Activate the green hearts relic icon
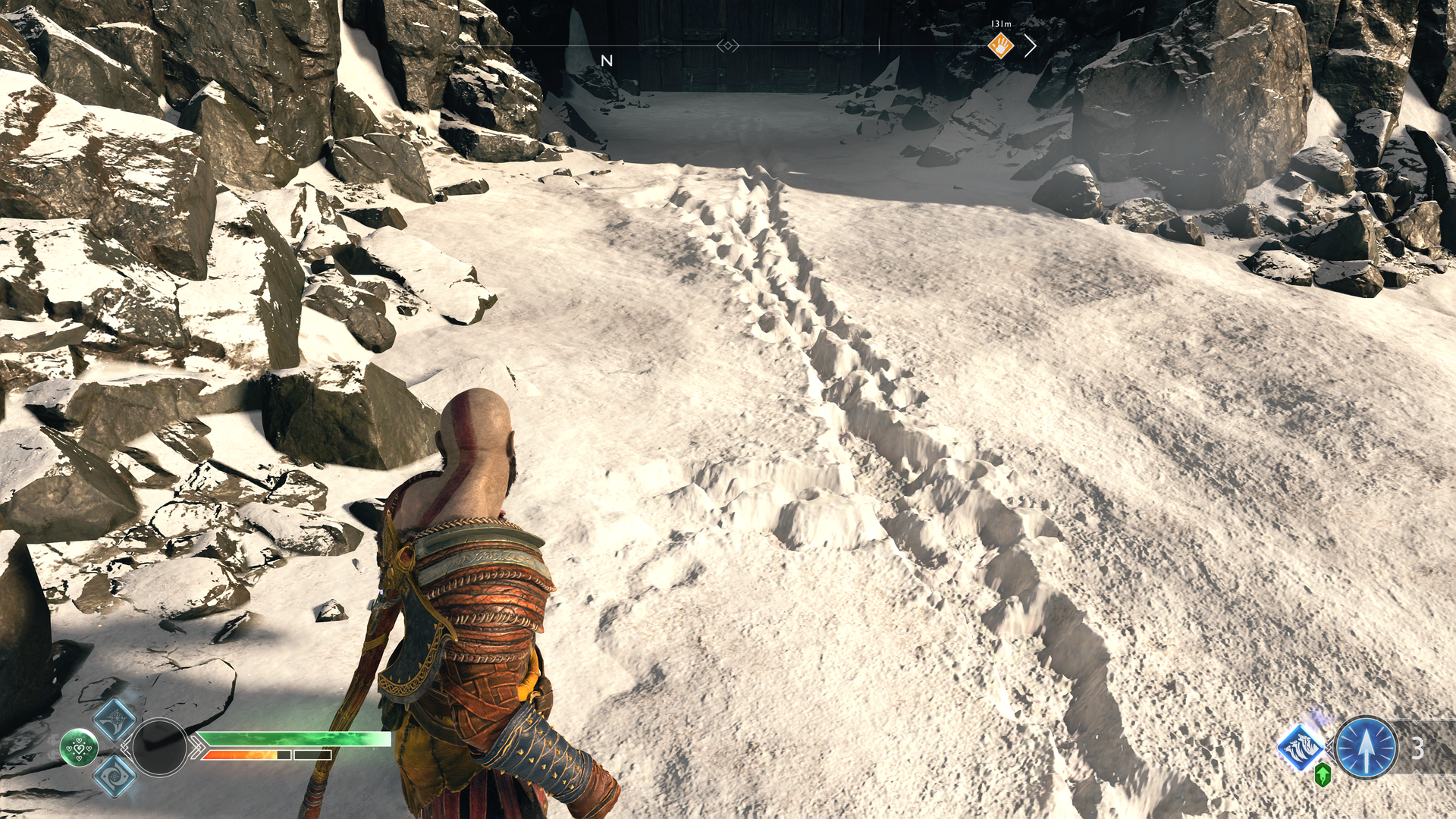Screen dimensions: 1456x819 [79, 748]
